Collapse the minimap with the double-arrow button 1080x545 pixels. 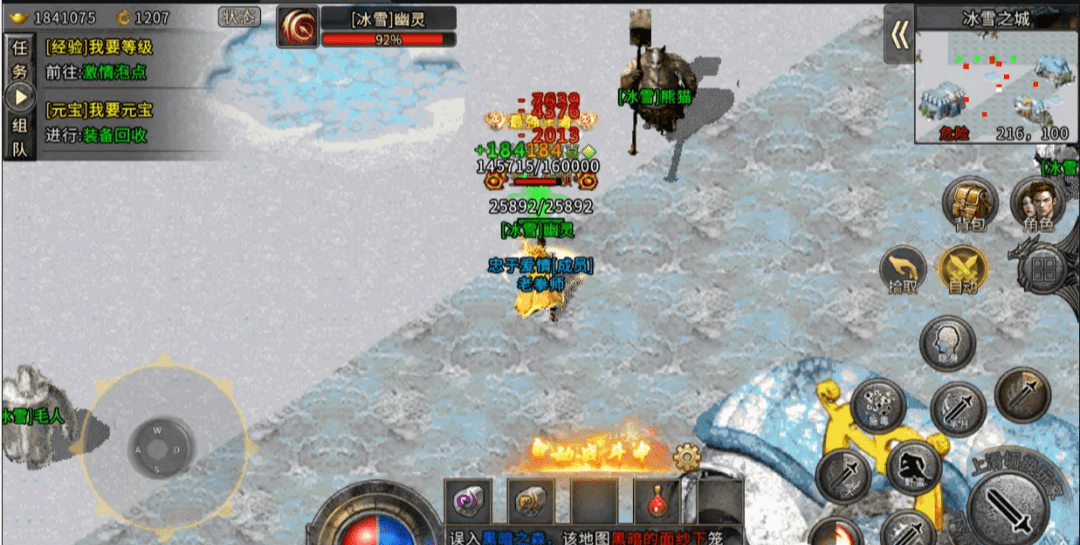900,35
